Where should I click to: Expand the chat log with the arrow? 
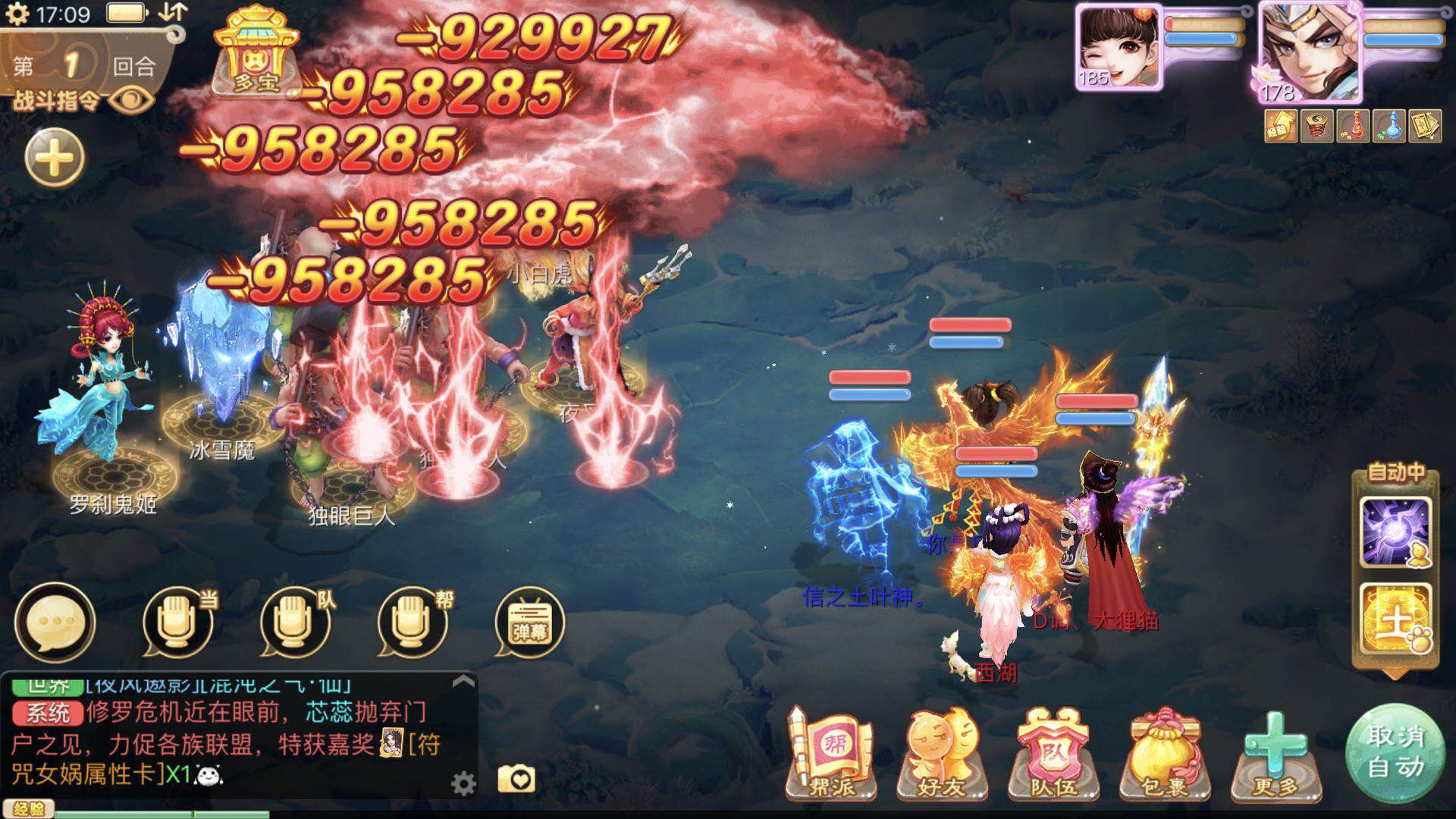tap(463, 682)
